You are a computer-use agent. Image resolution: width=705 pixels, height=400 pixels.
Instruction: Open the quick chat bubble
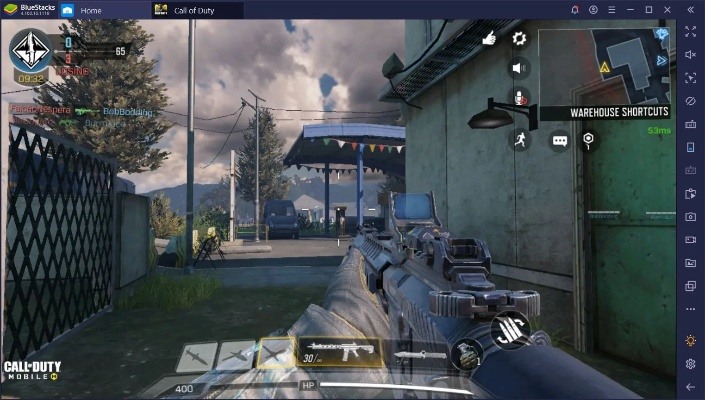[559, 141]
